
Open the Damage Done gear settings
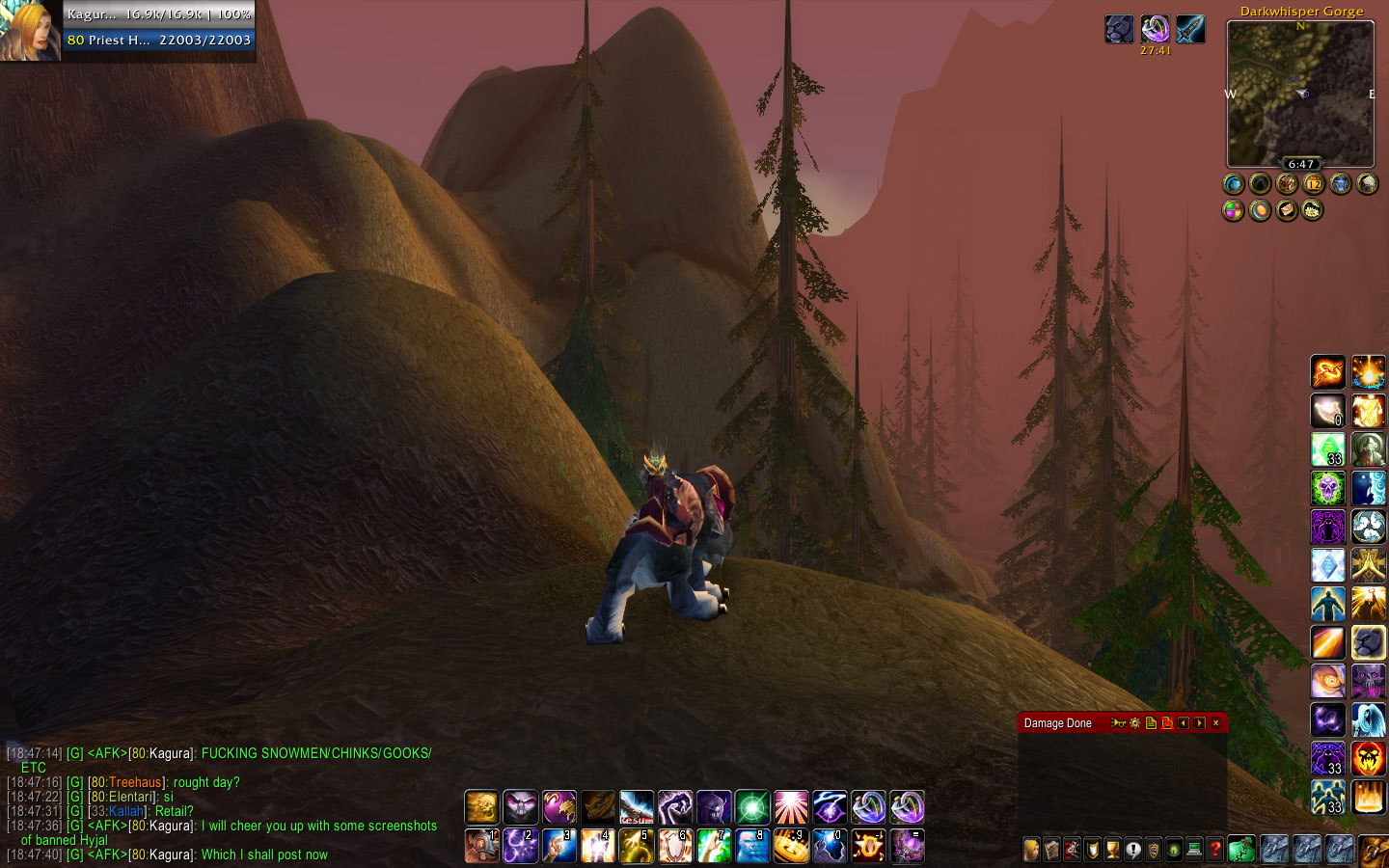[x=1134, y=723]
